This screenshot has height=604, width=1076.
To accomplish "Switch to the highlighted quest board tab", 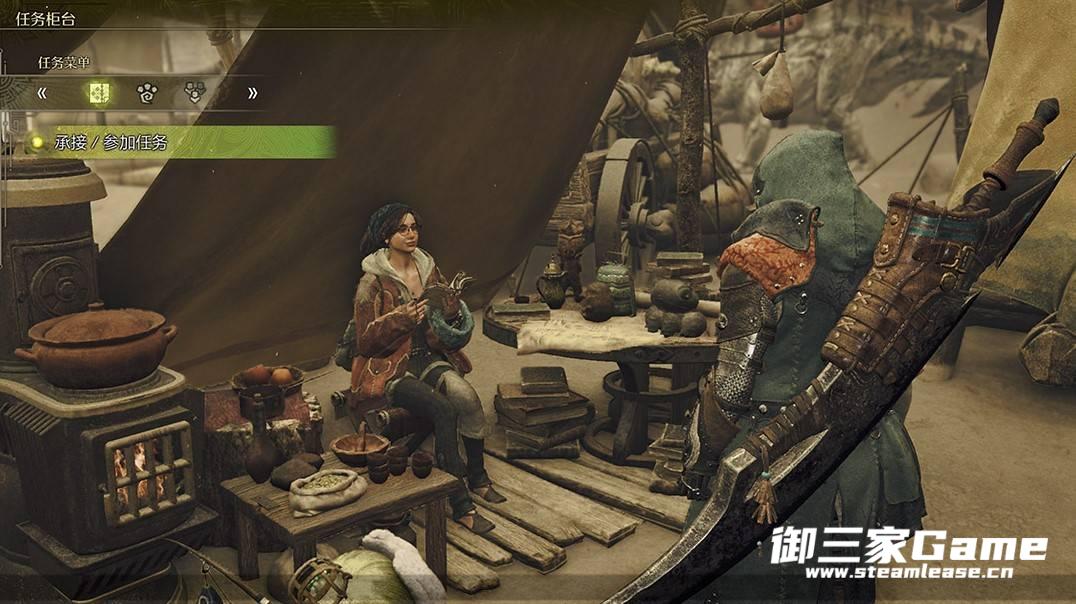I will [98, 93].
